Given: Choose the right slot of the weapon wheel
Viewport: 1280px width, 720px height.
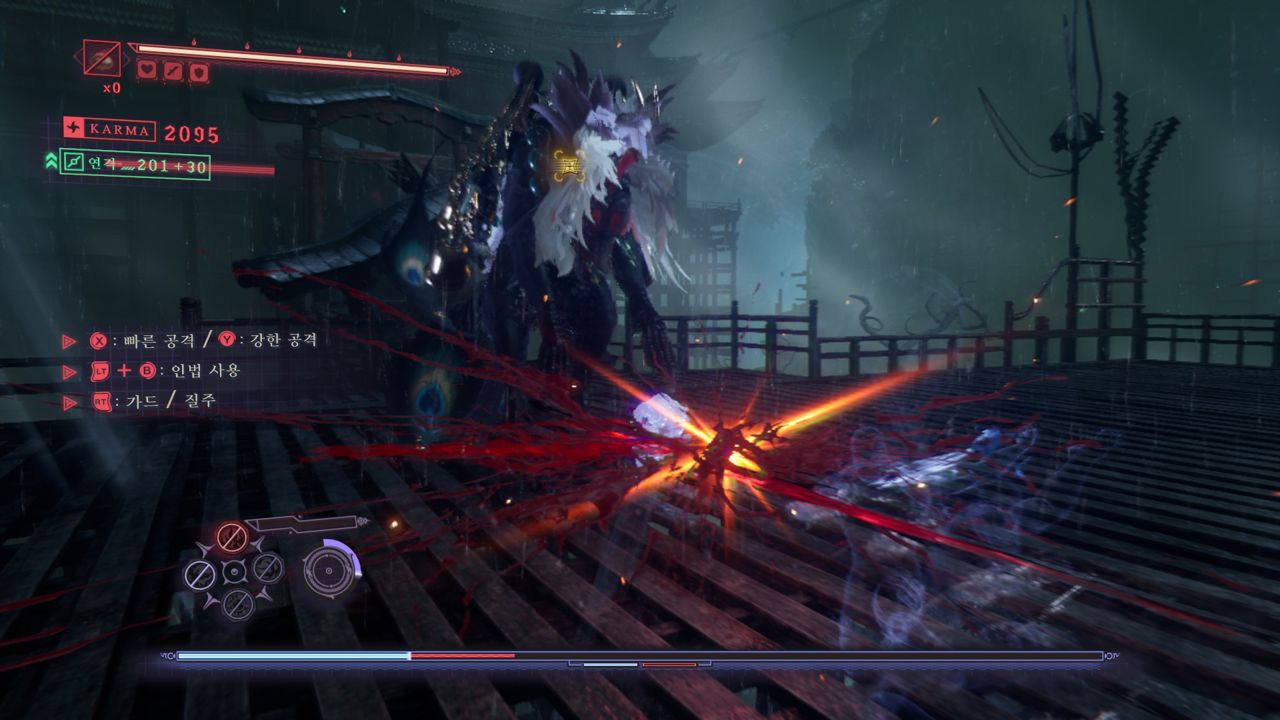Looking at the screenshot, I should 267,568.
